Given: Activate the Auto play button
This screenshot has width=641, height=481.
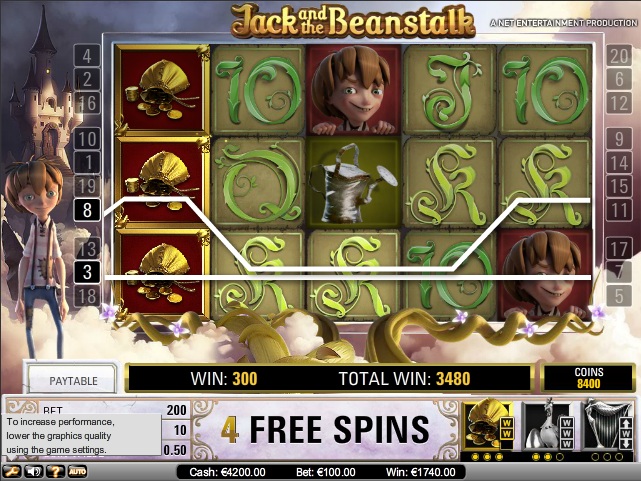Looking at the screenshot, I should point(77,471).
